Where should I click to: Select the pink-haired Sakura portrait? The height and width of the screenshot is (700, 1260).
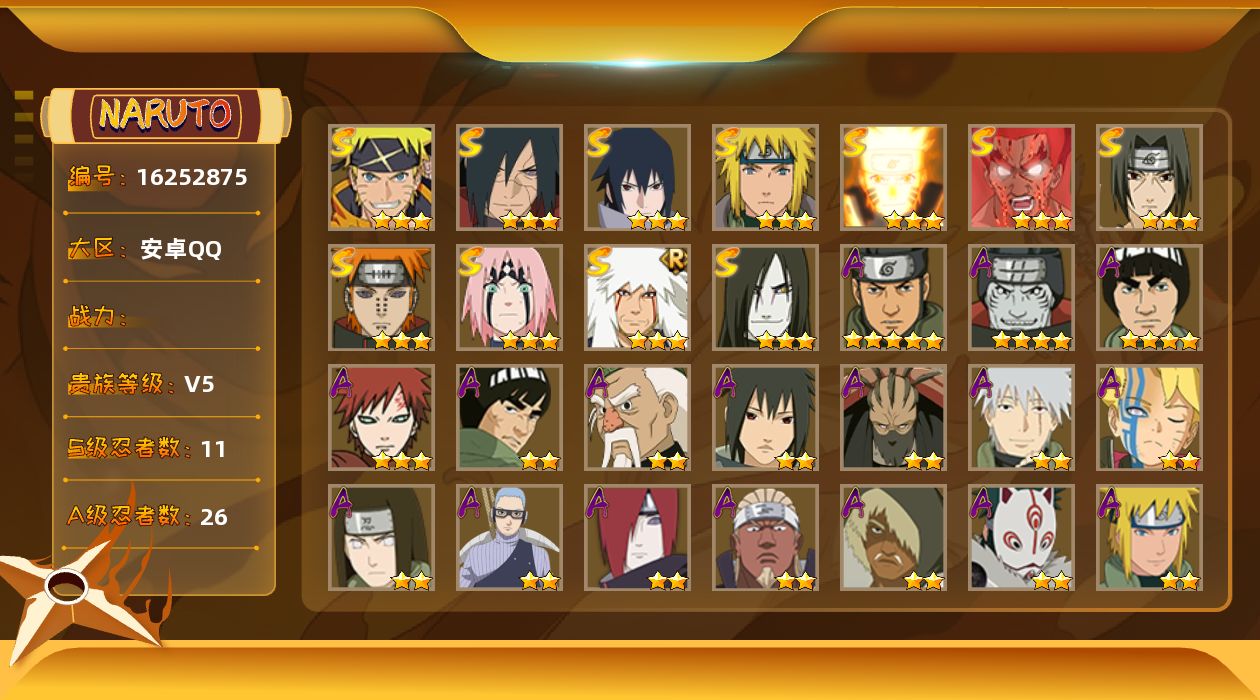coord(509,297)
